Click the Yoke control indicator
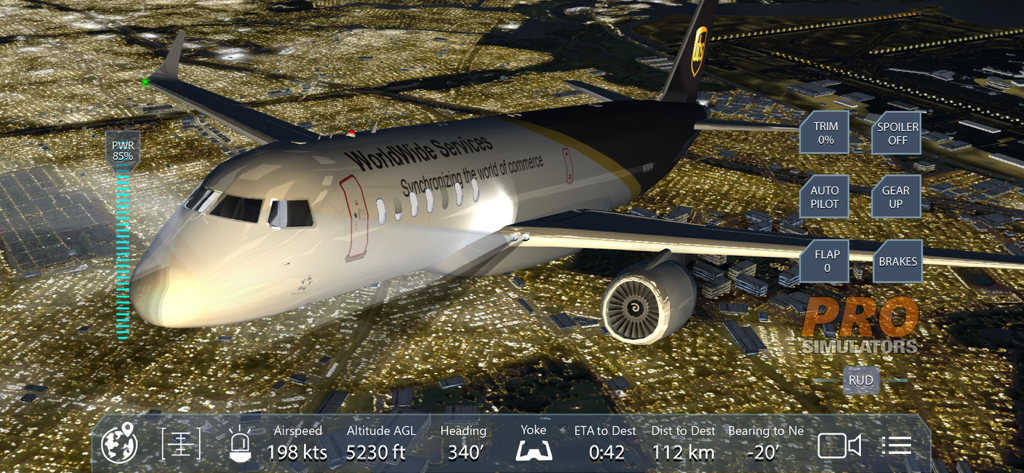This screenshot has width=1024, height=473. (x=534, y=444)
